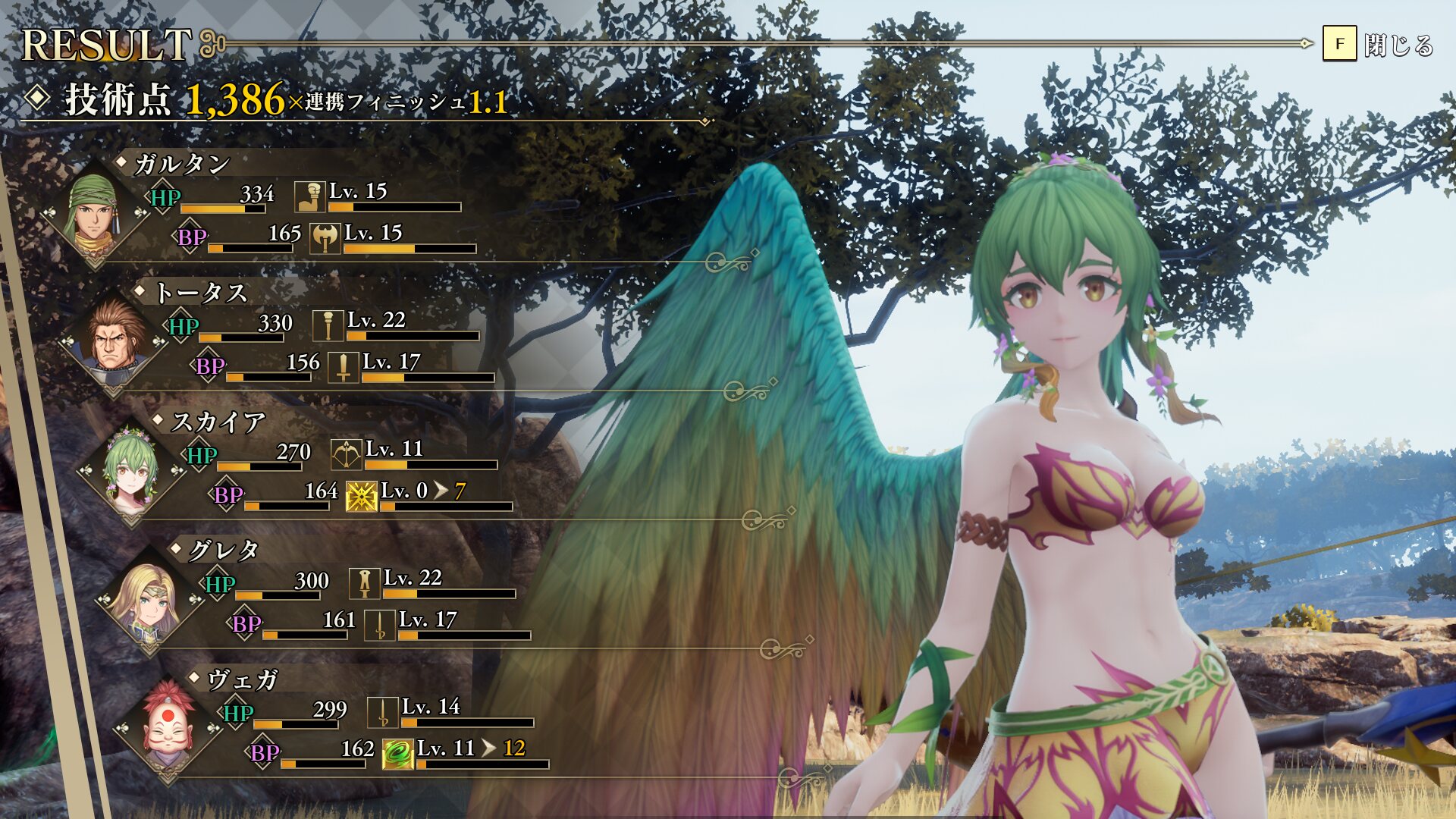Click Galtan's flexed arm martial arts icon

tap(309, 196)
